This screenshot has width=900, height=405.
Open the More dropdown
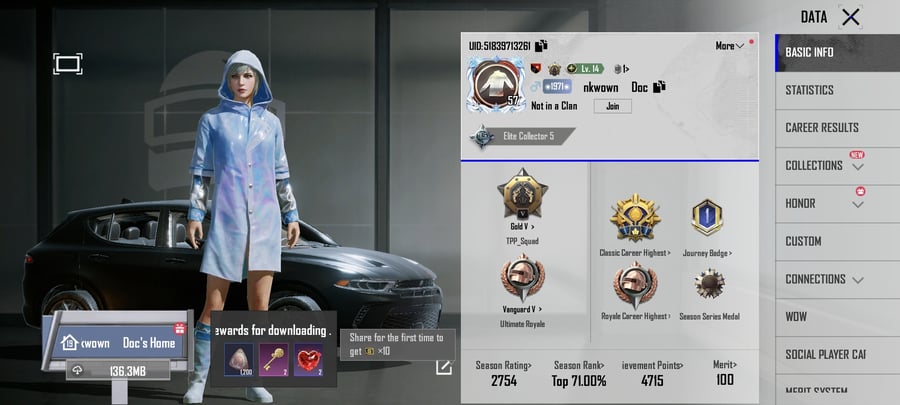point(731,46)
